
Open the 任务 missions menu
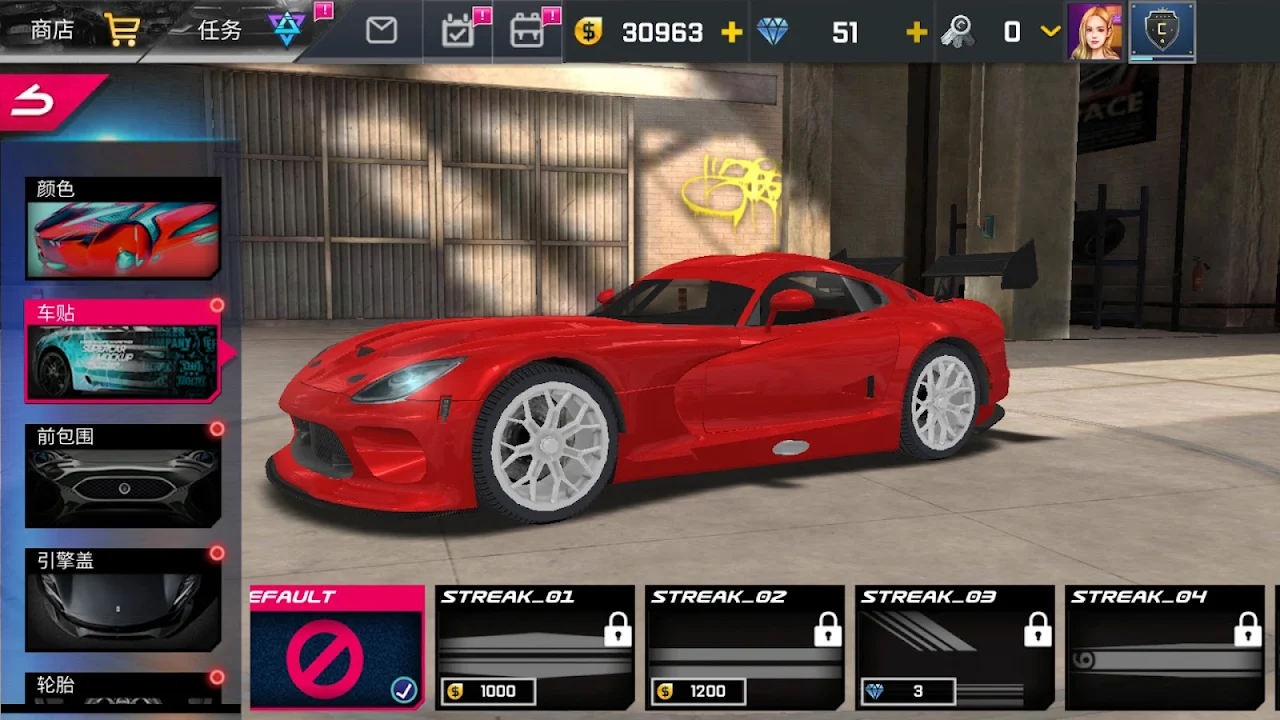[220, 30]
